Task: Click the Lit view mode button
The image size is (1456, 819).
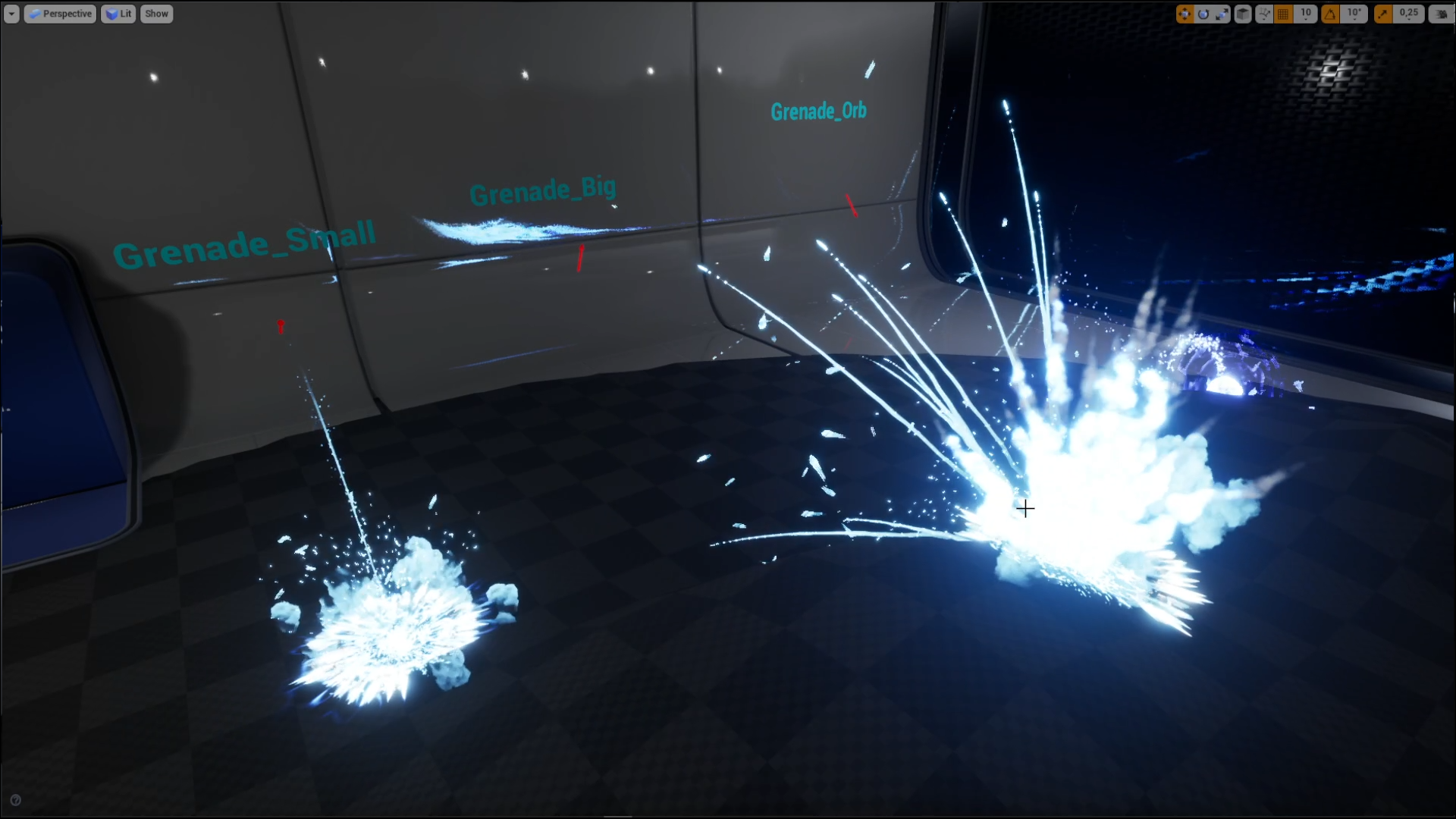Action: click(x=118, y=13)
